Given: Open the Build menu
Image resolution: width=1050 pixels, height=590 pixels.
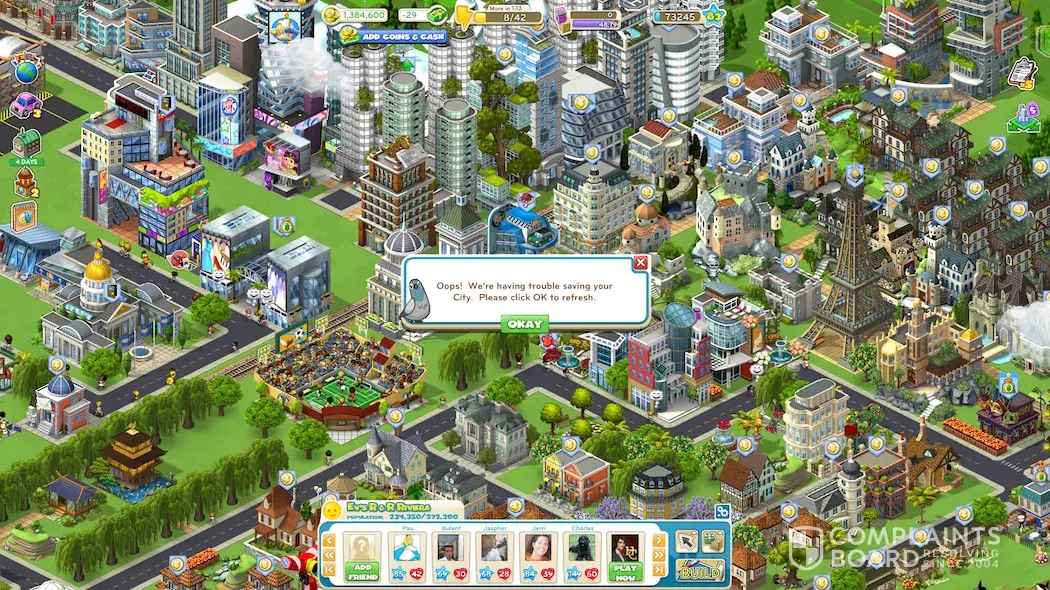Looking at the screenshot, I should 700,570.
